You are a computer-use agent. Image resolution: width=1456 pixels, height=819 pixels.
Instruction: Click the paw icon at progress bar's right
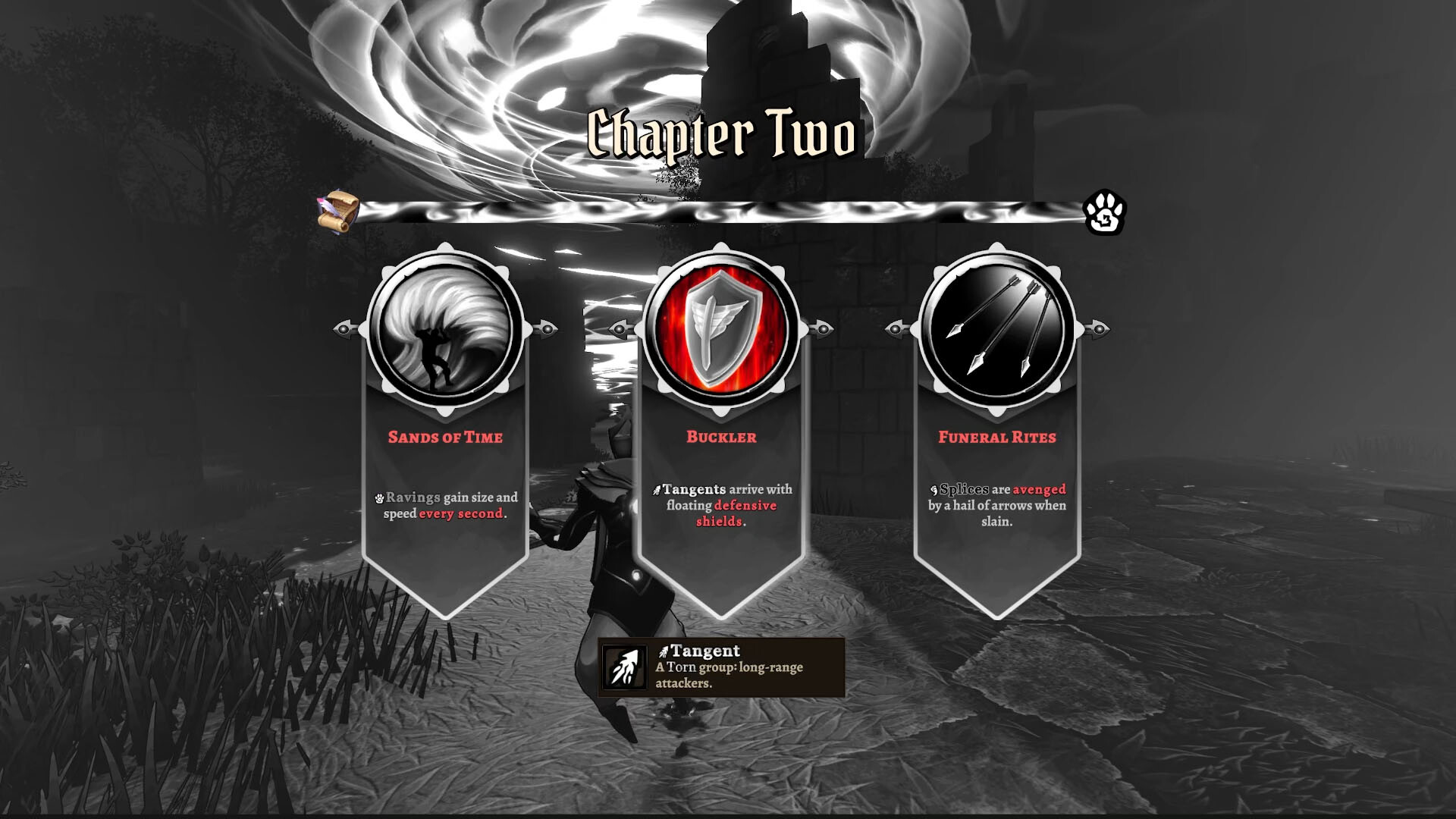(x=1106, y=212)
